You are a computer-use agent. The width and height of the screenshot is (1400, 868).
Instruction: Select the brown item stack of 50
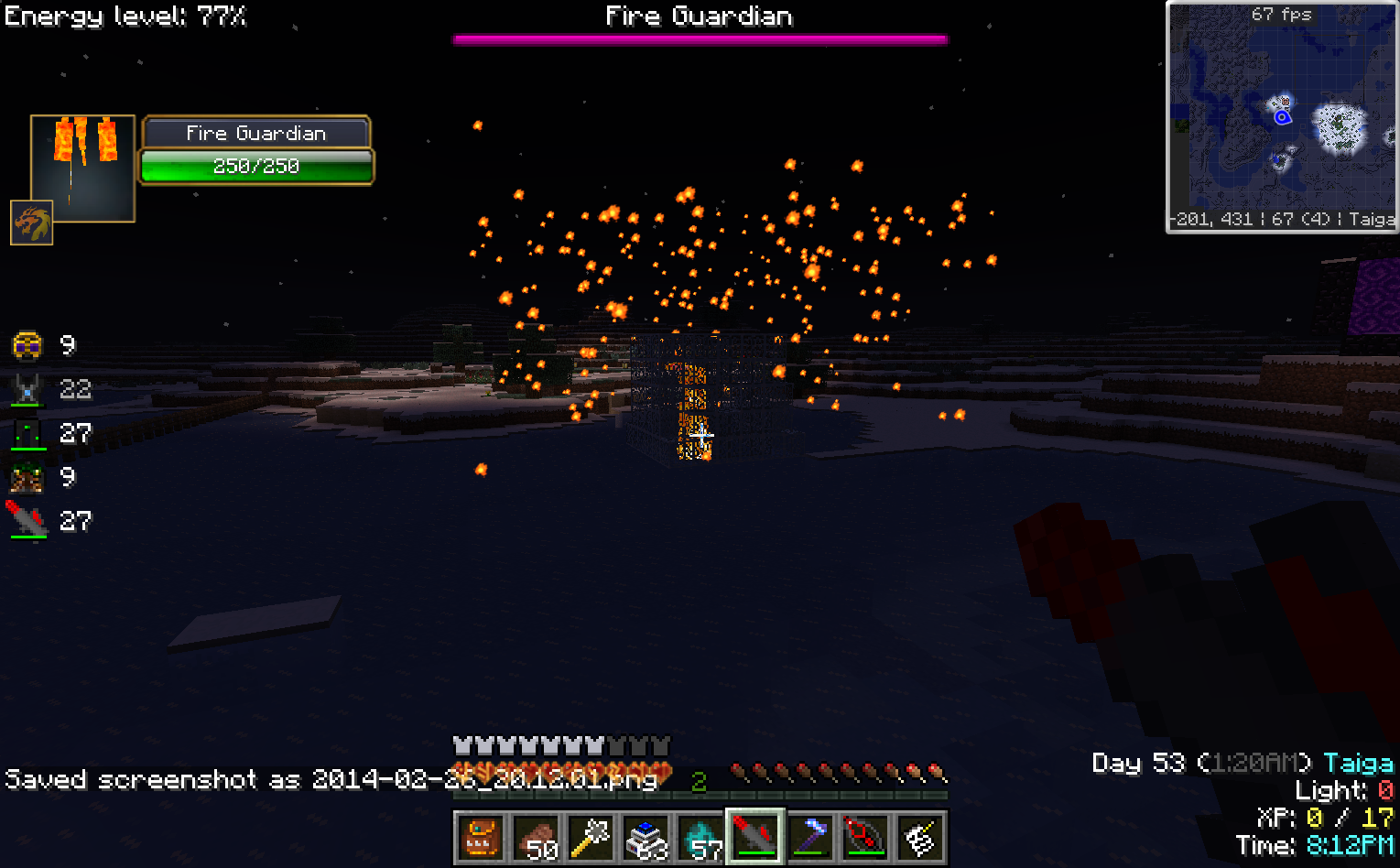tap(536, 837)
